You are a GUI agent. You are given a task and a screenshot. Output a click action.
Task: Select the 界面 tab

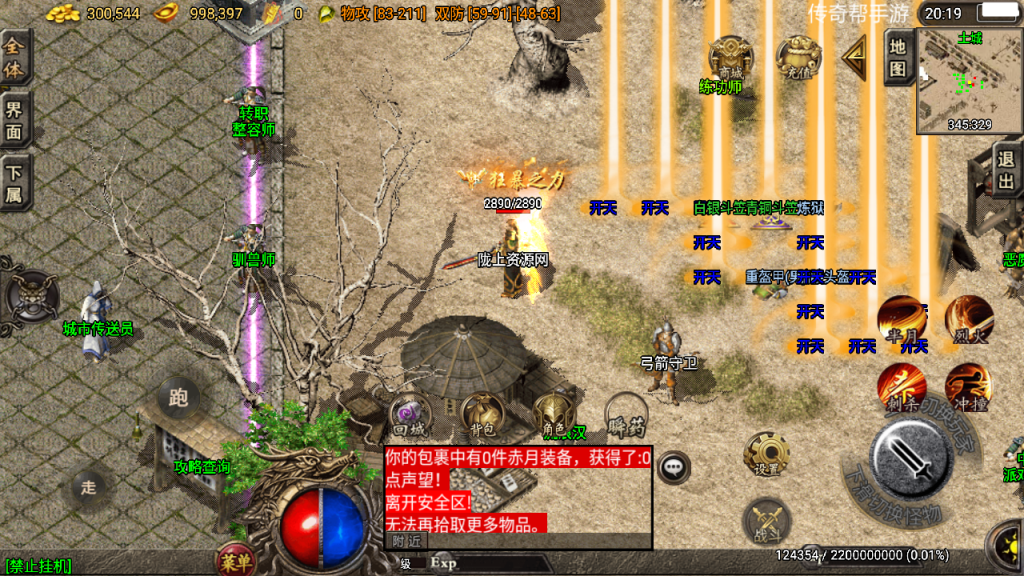point(15,120)
